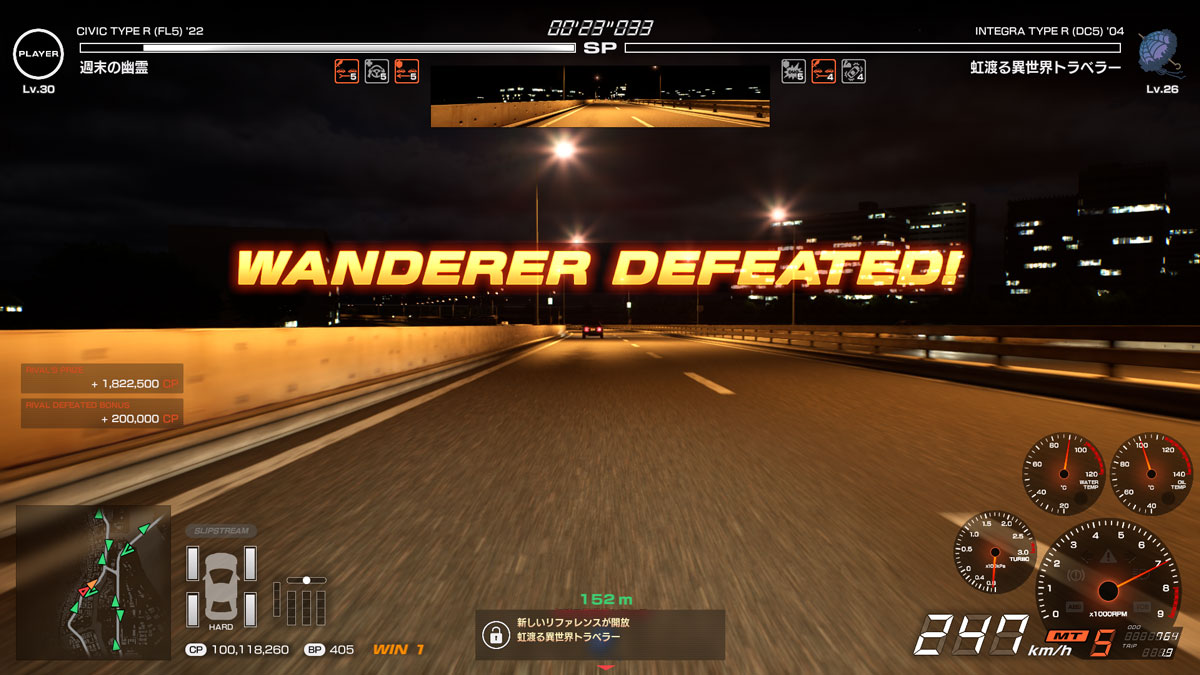
Task: Select the tire condition car diagram
Action: click(221, 586)
